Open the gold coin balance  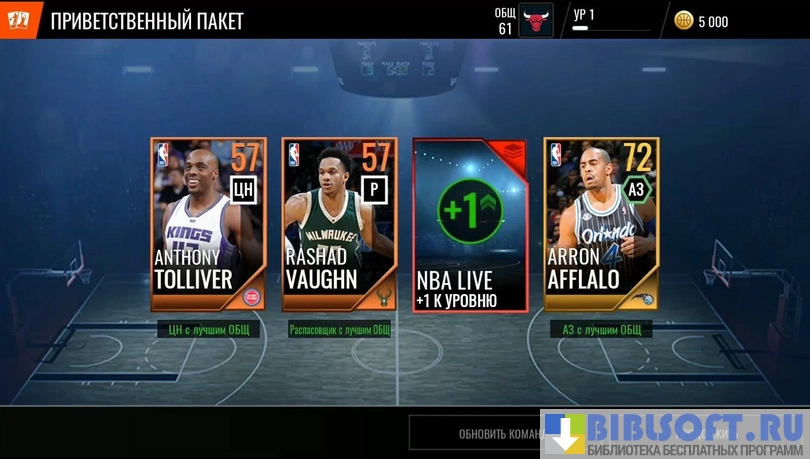point(701,21)
